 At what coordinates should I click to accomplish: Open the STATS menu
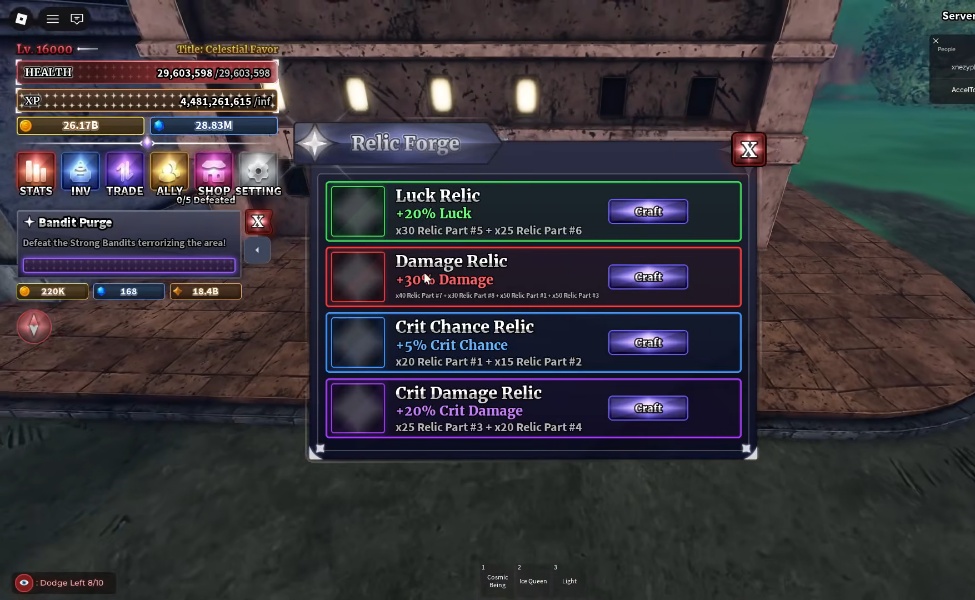[36, 173]
